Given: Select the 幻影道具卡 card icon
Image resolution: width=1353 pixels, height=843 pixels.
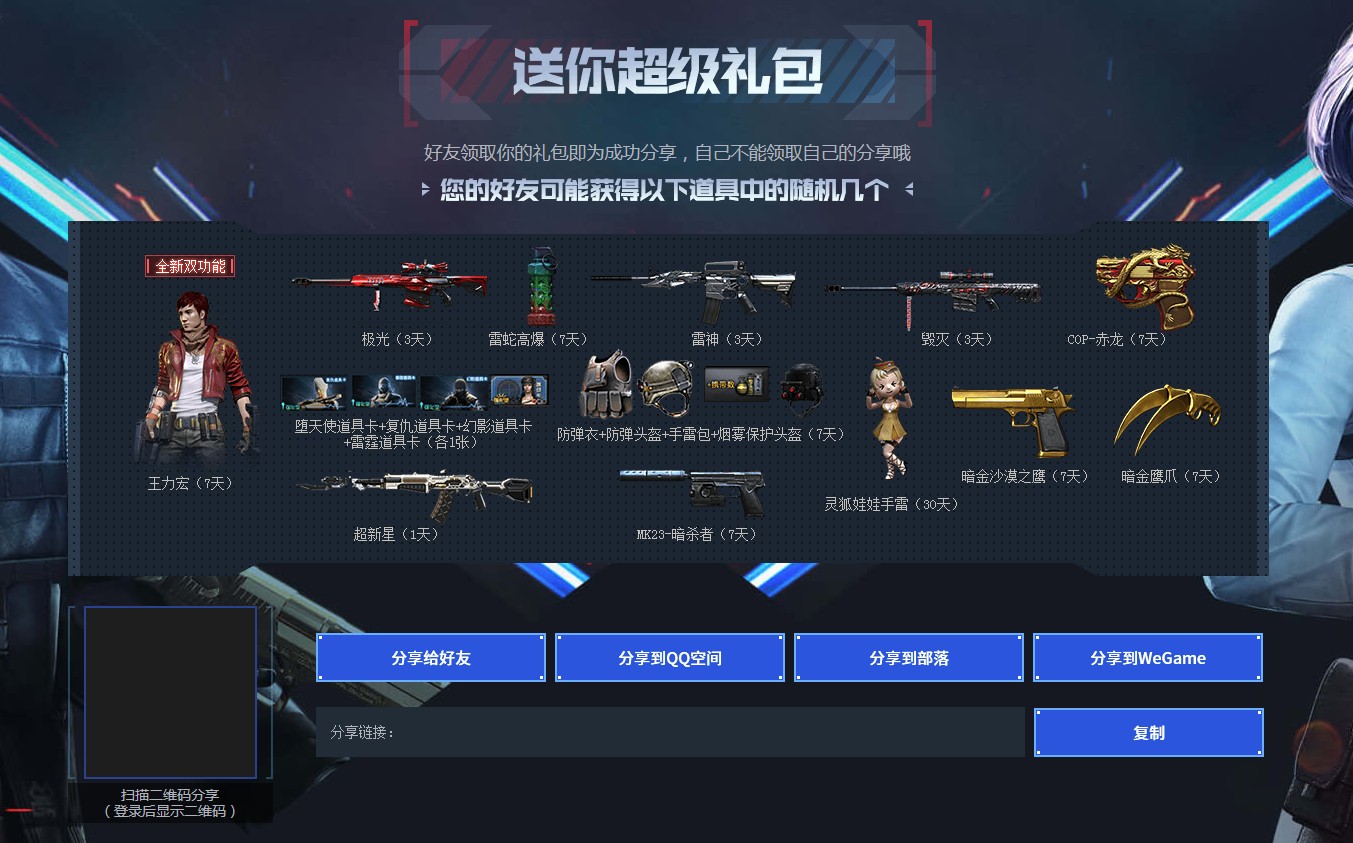Looking at the screenshot, I should pos(454,390).
